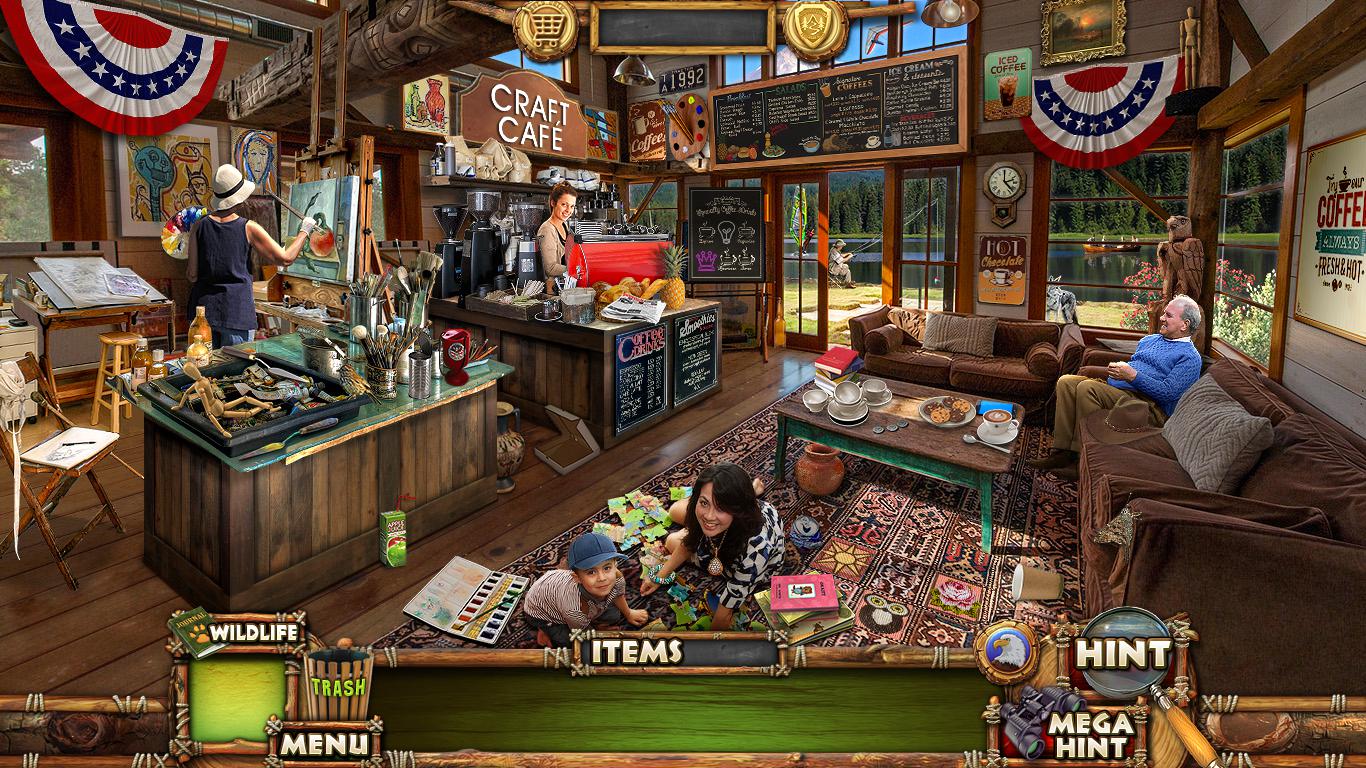This screenshot has width=1366, height=768.
Task: Click the Trash bin
Action: tap(338, 685)
